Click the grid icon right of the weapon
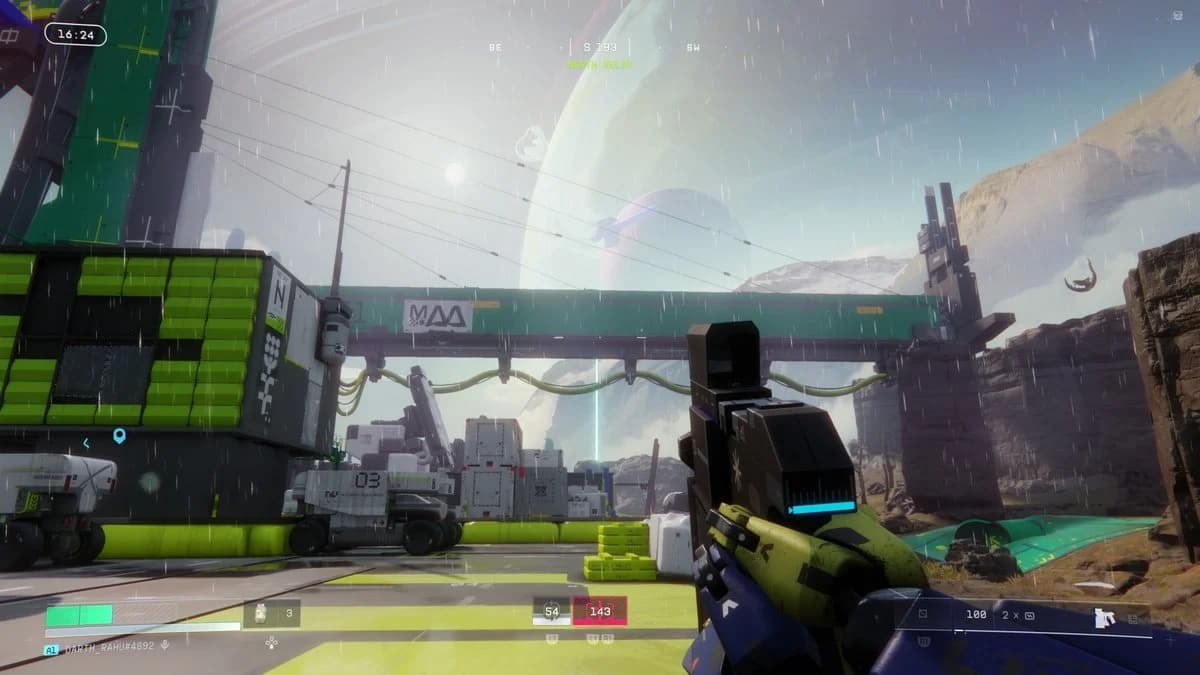Screen dimensions: 1200x675 [1134, 619]
